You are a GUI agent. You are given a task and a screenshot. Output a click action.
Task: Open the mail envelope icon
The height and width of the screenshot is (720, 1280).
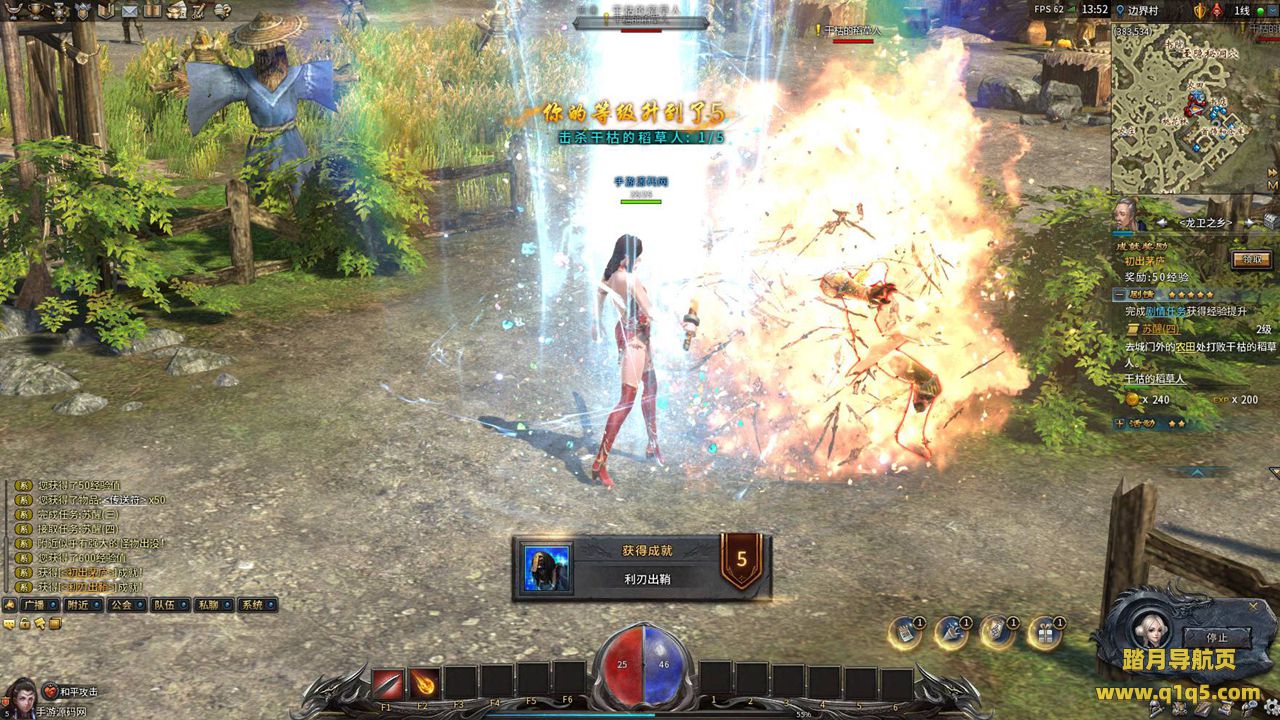click(129, 10)
